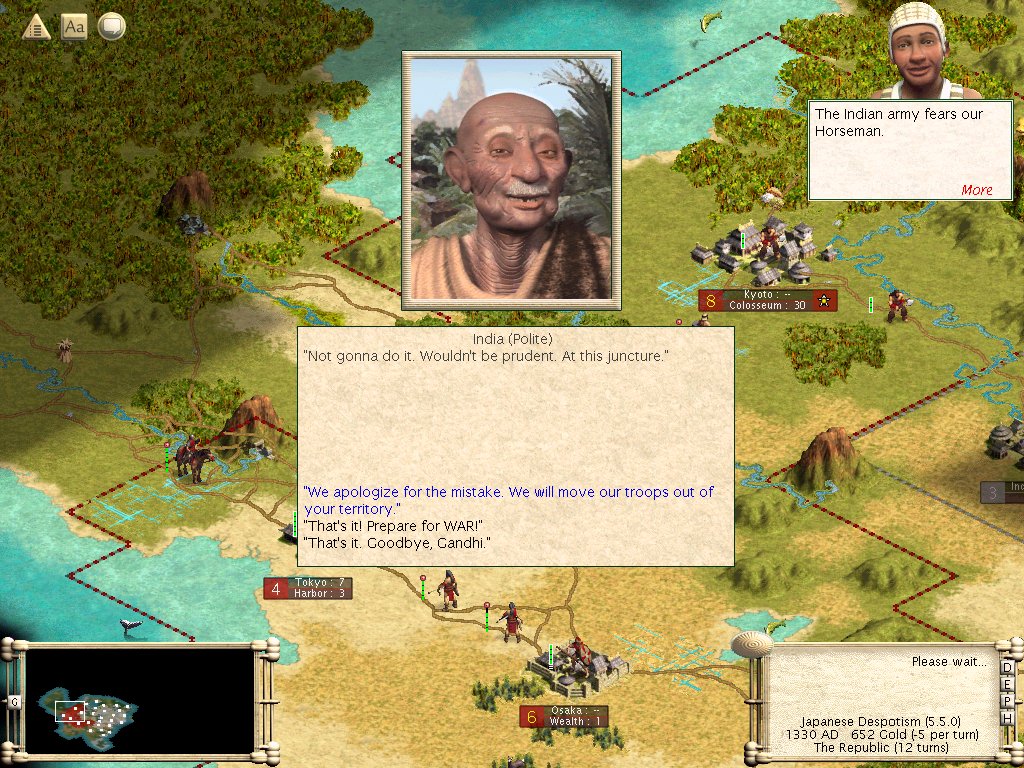Open the advisors speech bubble icon
Image resolution: width=1024 pixels, height=768 pixels.
click(x=111, y=27)
